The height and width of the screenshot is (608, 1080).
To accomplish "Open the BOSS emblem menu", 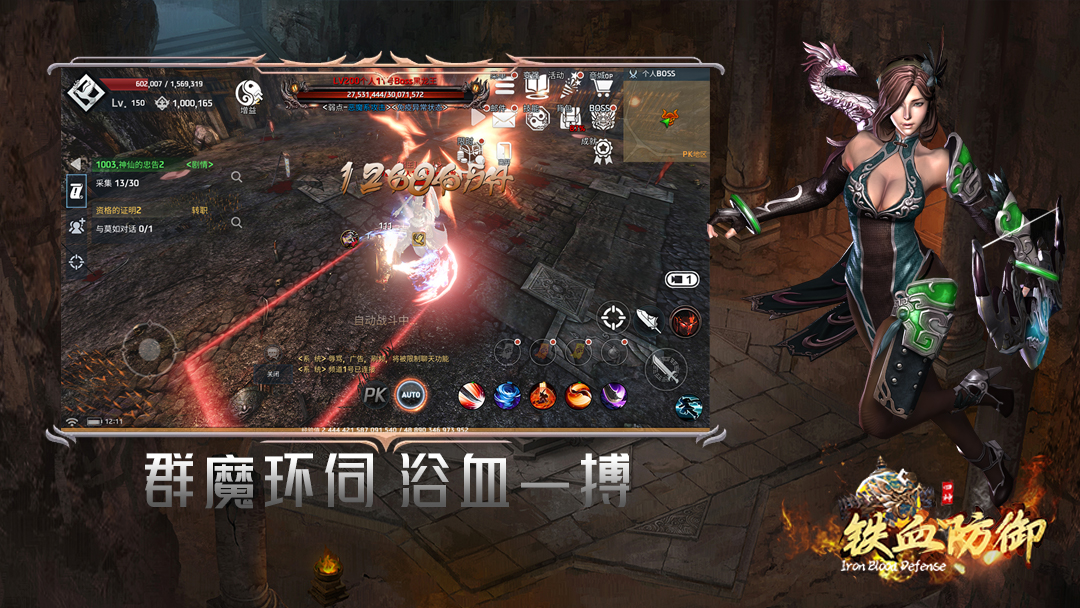I will click(601, 118).
